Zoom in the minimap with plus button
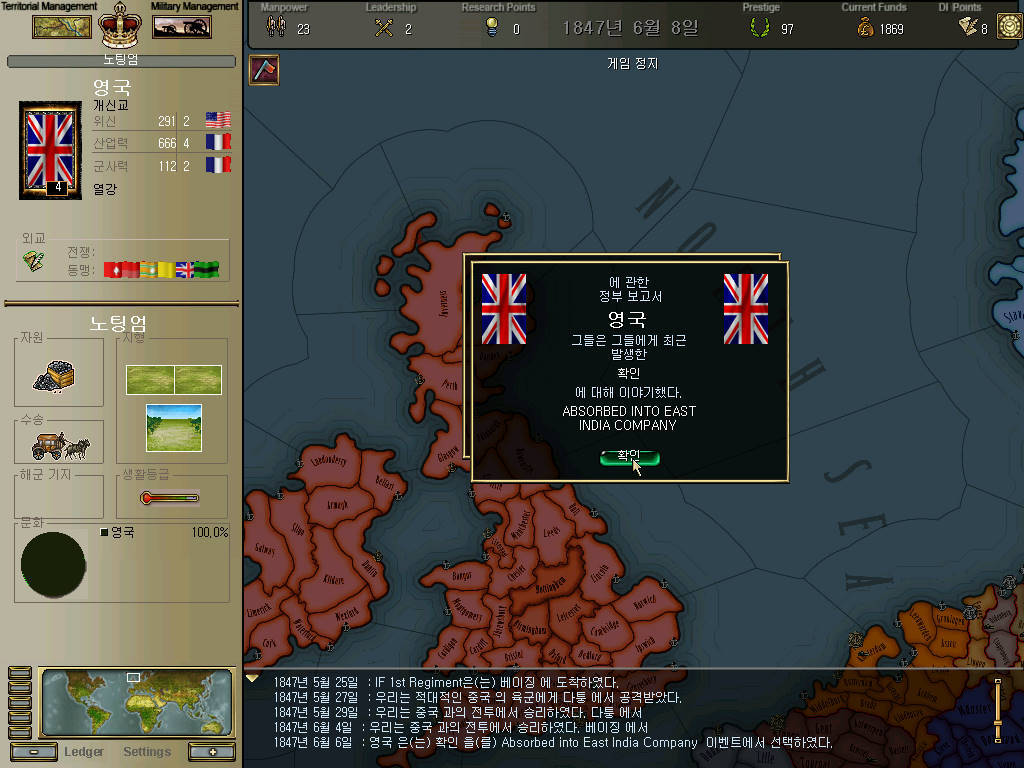Viewport: 1024px width, 768px height. tap(211, 752)
